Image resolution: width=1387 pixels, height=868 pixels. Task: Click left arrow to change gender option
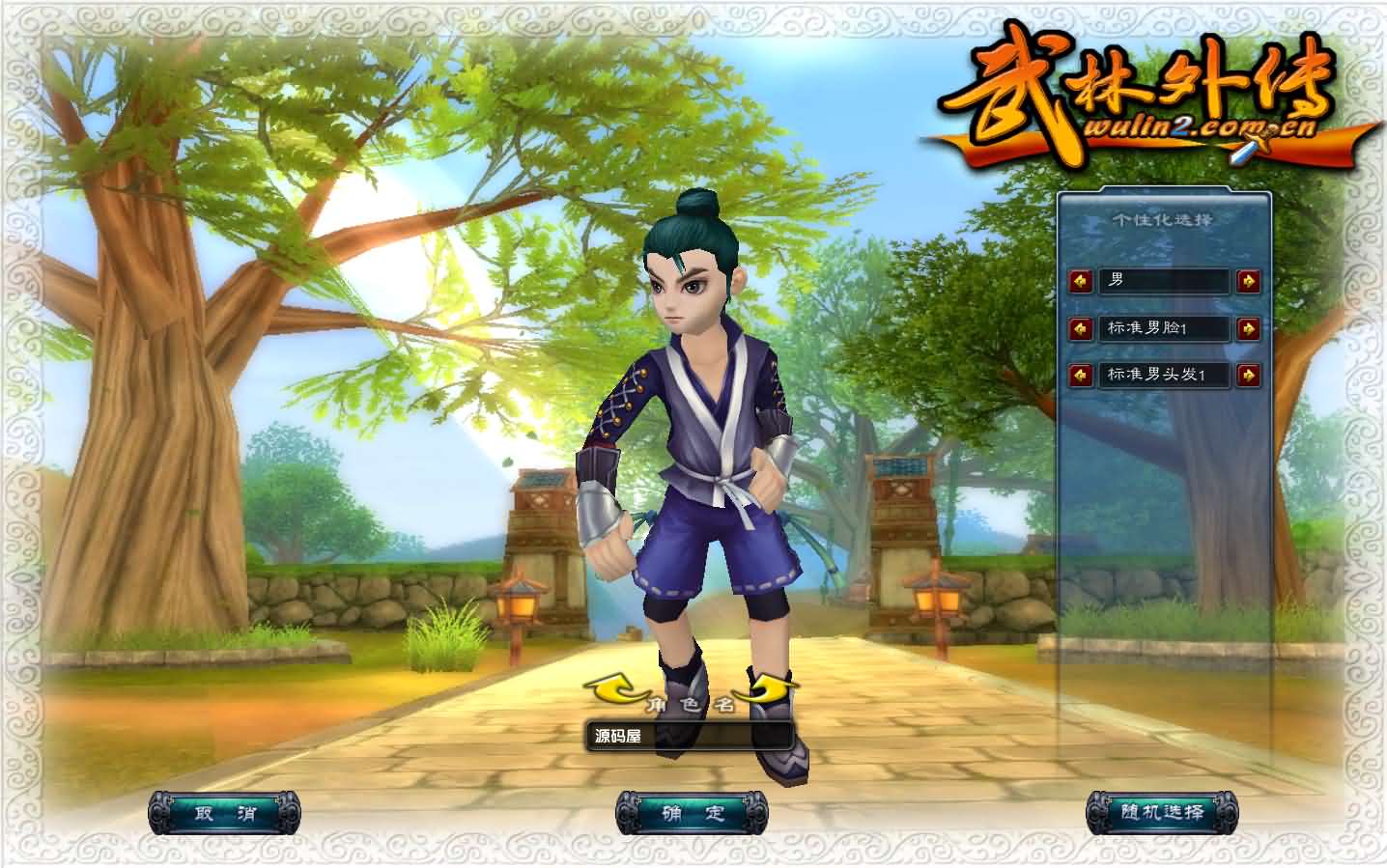(x=1080, y=282)
